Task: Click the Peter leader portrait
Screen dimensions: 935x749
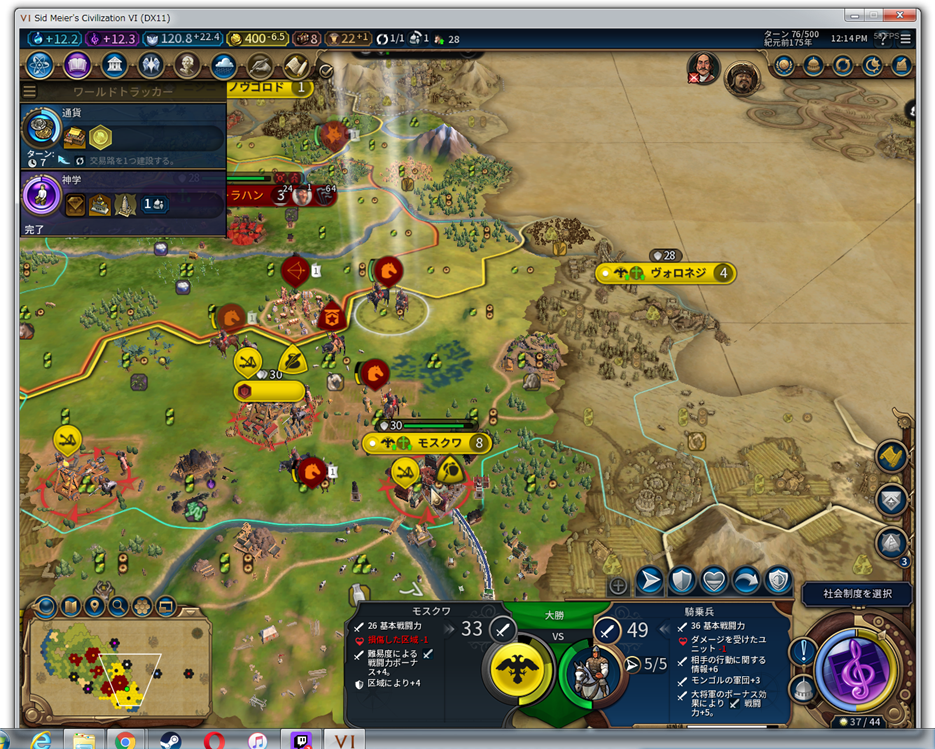Action: point(704,68)
